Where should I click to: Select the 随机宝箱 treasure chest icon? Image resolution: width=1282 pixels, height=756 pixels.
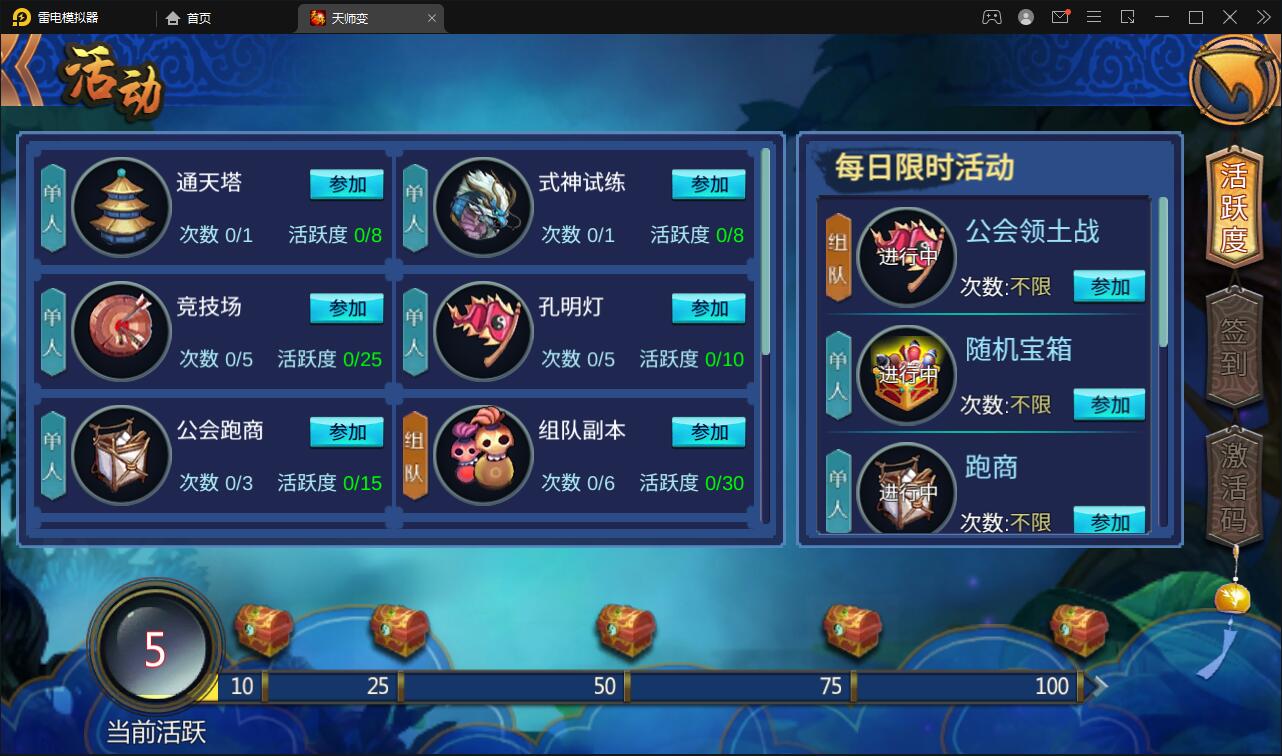(x=905, y=374)
